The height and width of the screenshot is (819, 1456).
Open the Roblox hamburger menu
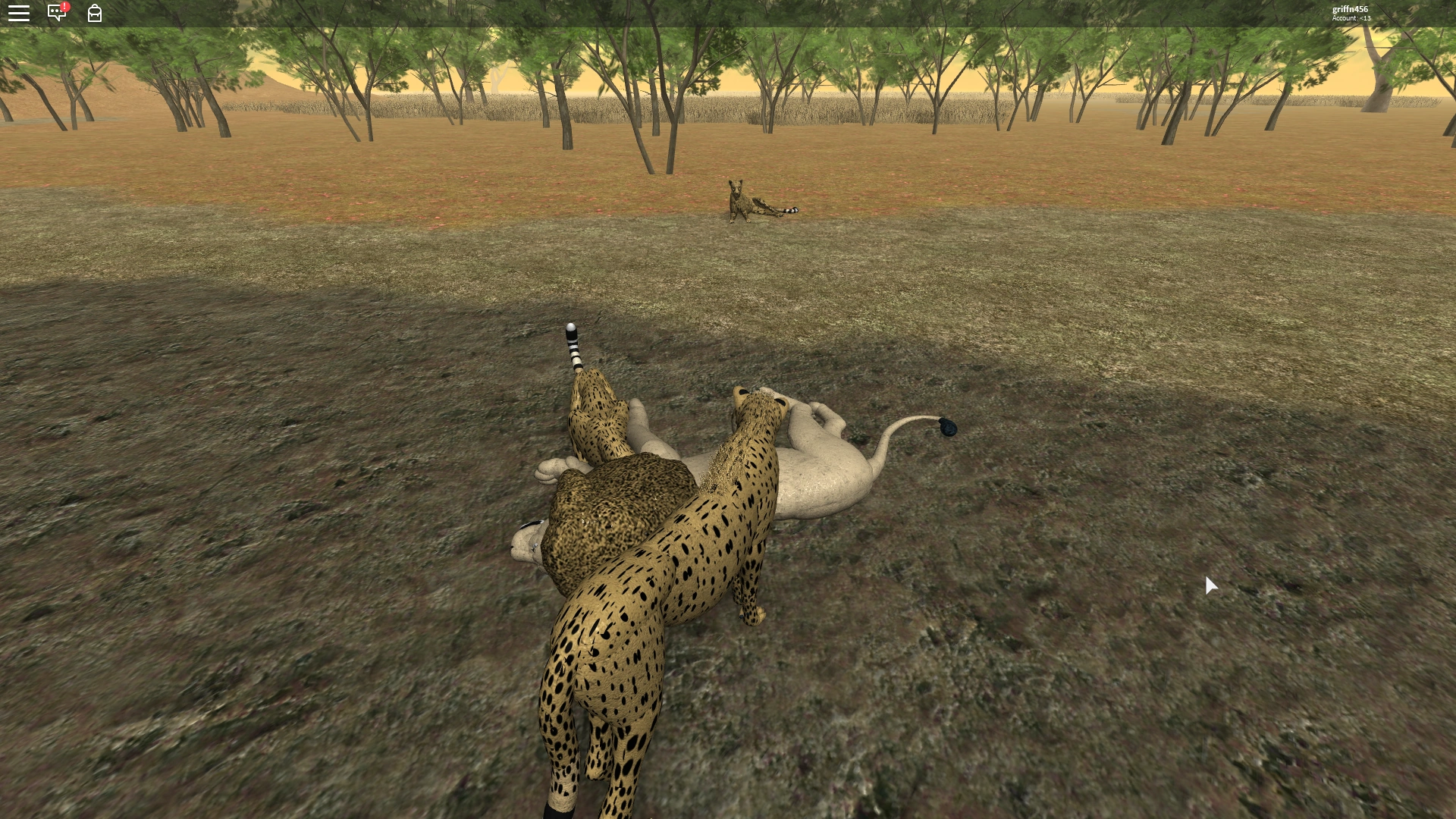[x=19, y=13]
